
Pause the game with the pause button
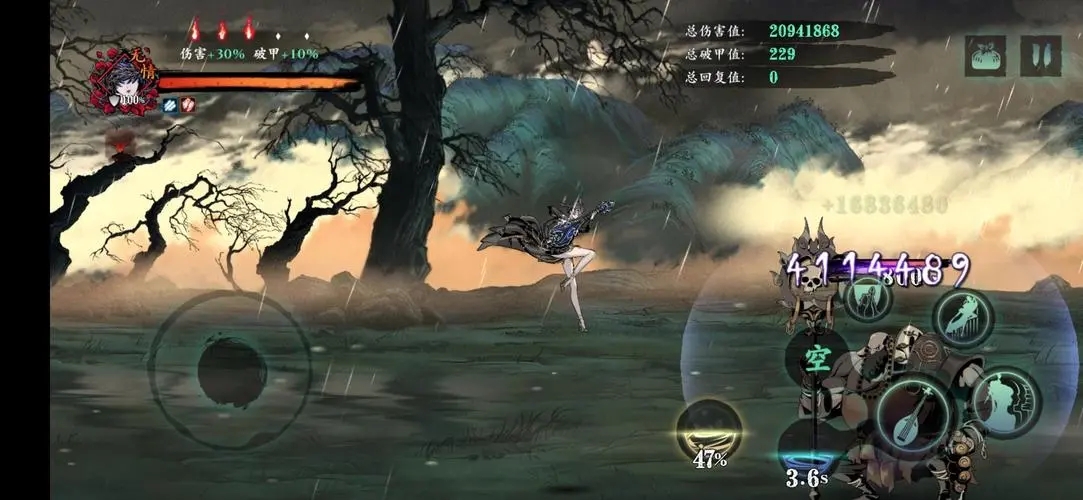[1040, 56]
